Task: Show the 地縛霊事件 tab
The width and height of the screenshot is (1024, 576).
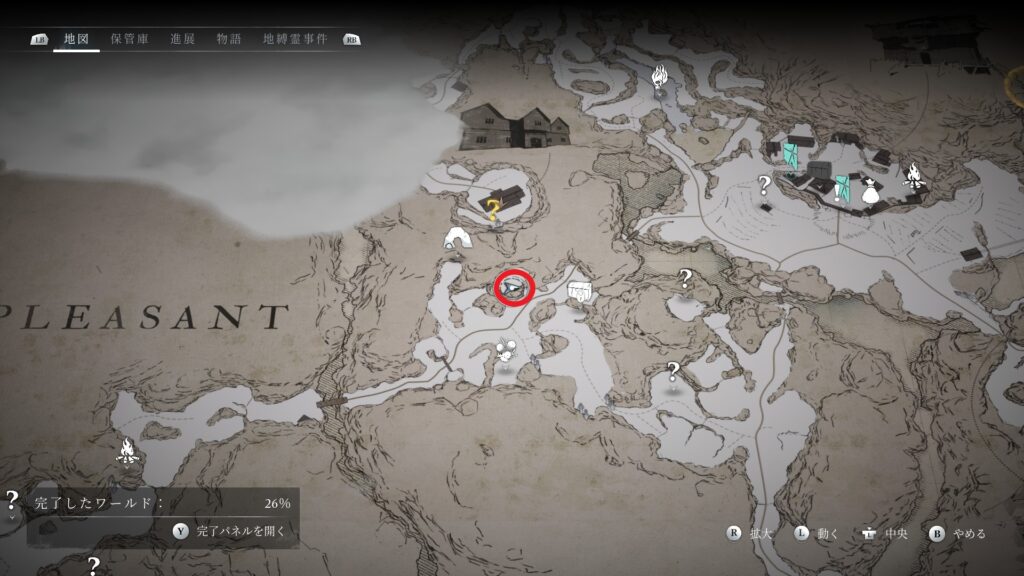Action: (295, 39)
